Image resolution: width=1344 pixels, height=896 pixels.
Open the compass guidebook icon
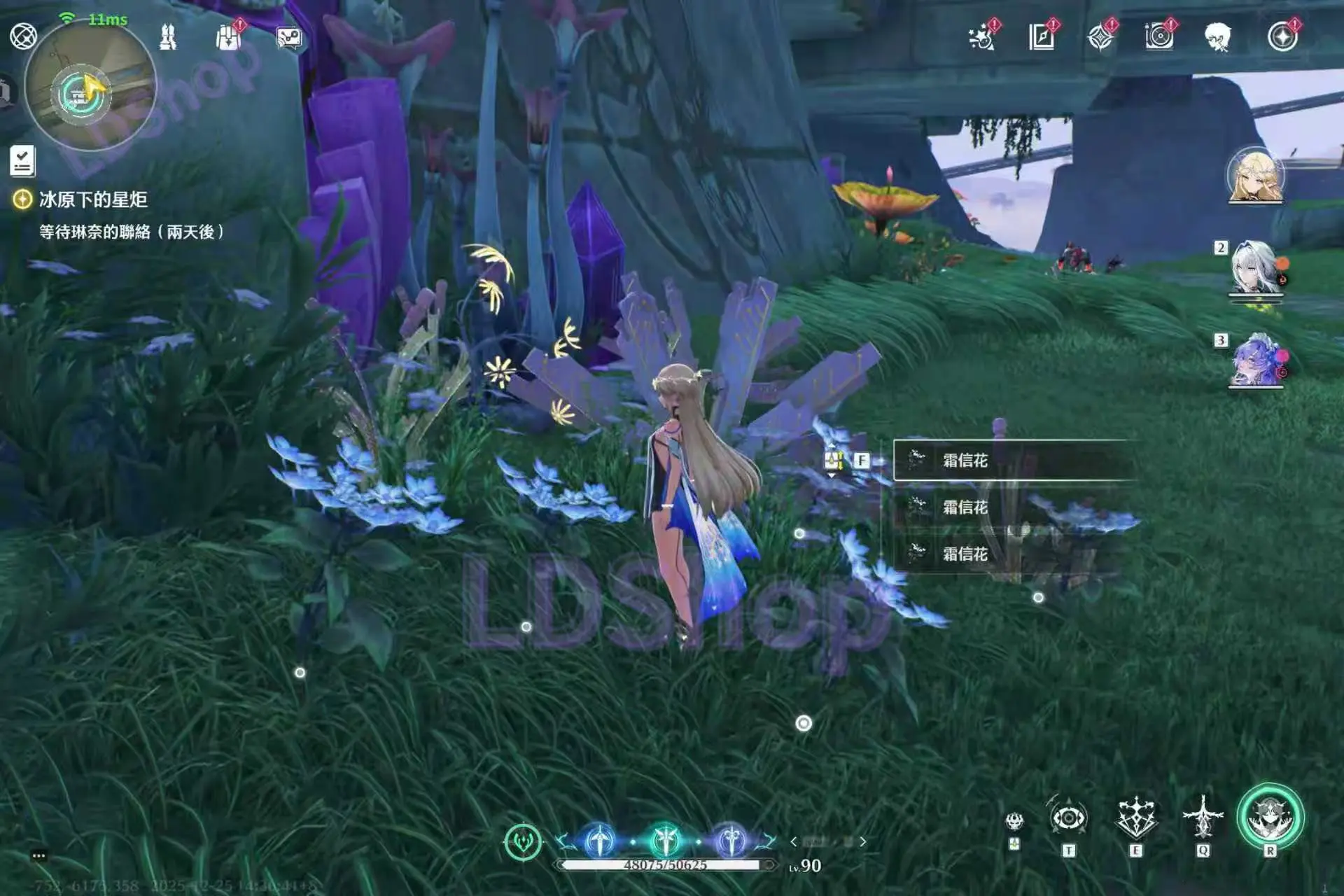click(1042, 37)
